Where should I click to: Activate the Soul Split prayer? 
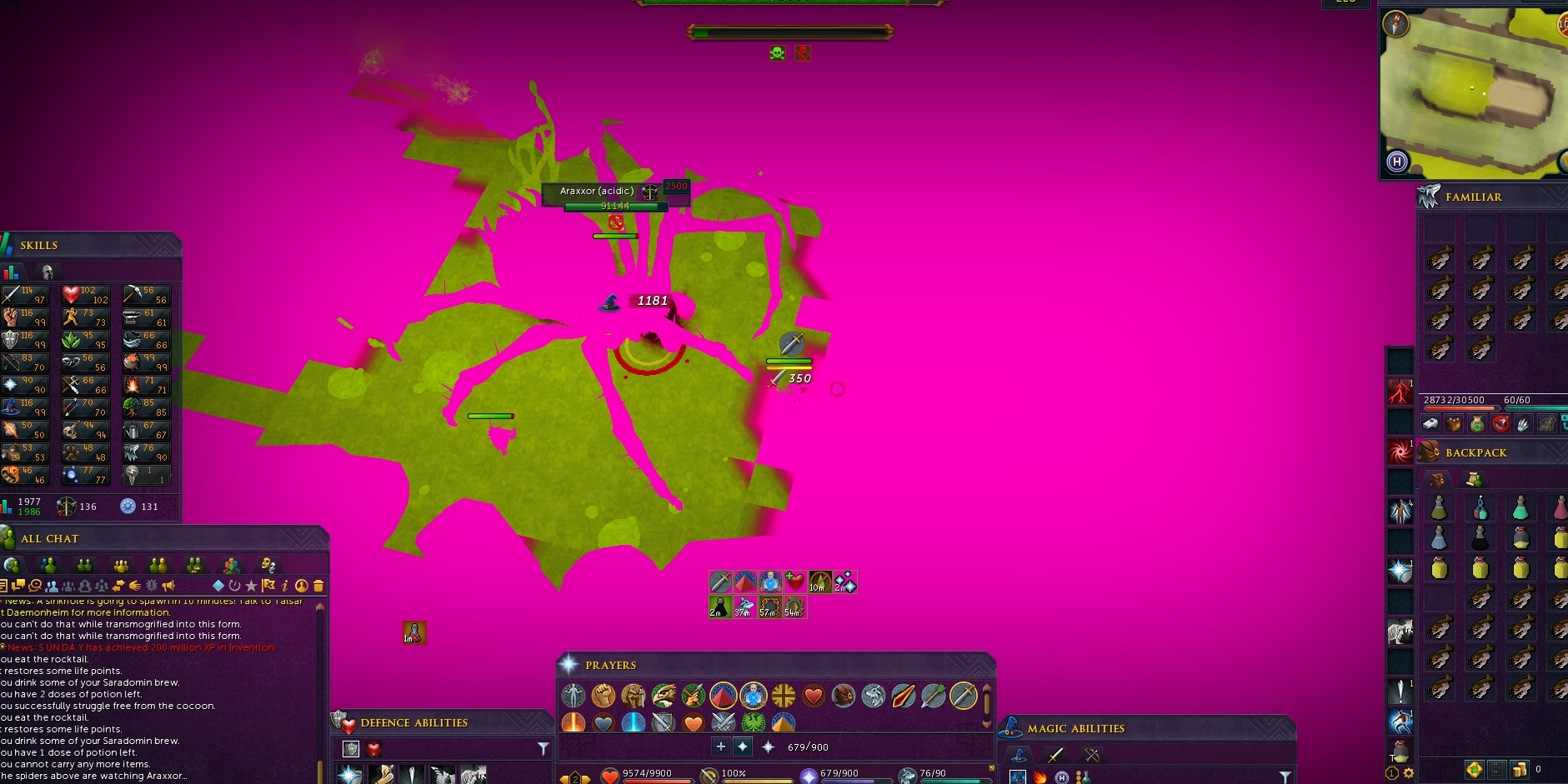pyautogui.click(x=753, y=697)
